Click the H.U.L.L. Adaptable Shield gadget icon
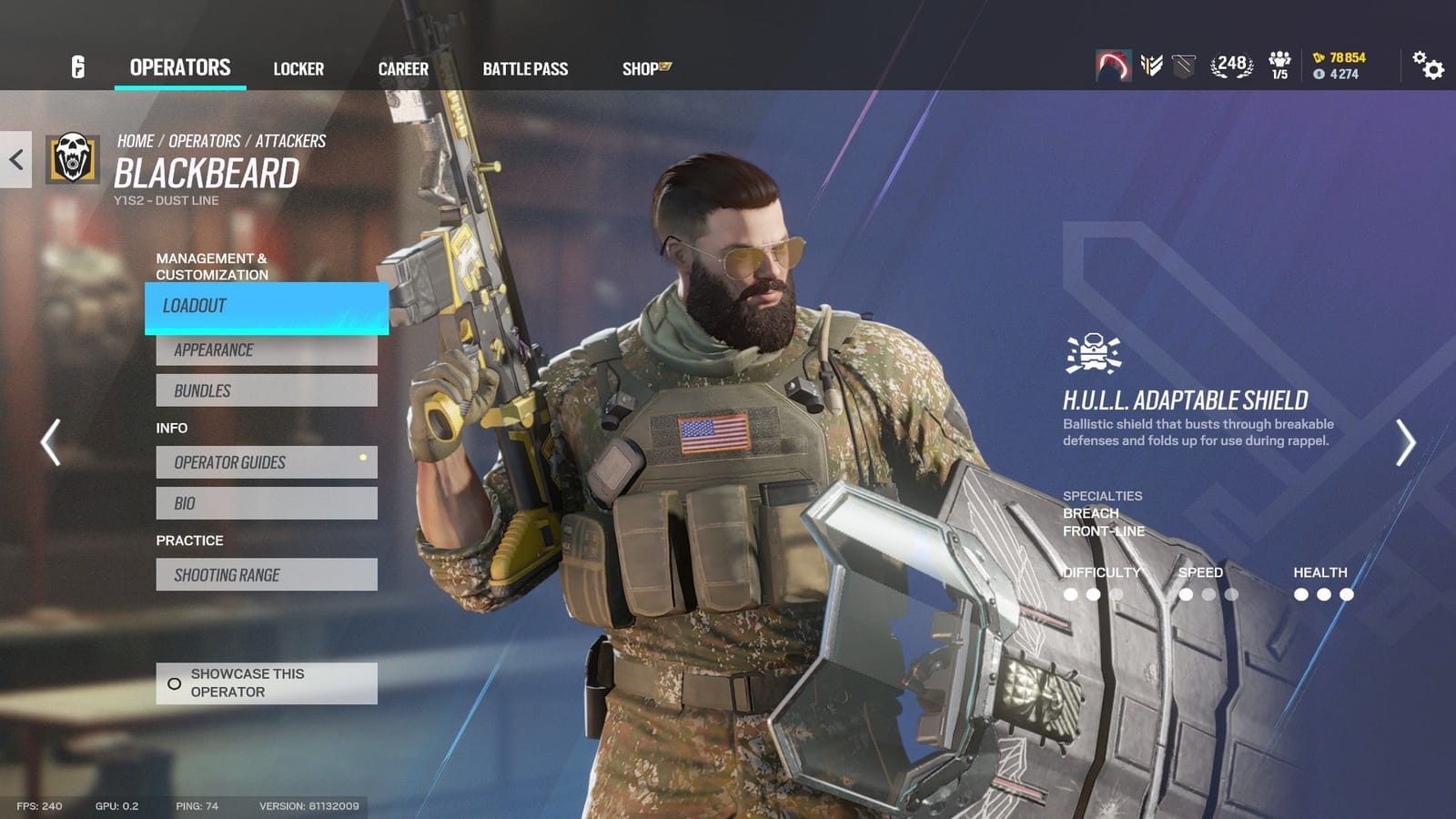1456x819 pixels. (x=1093, y=353)
